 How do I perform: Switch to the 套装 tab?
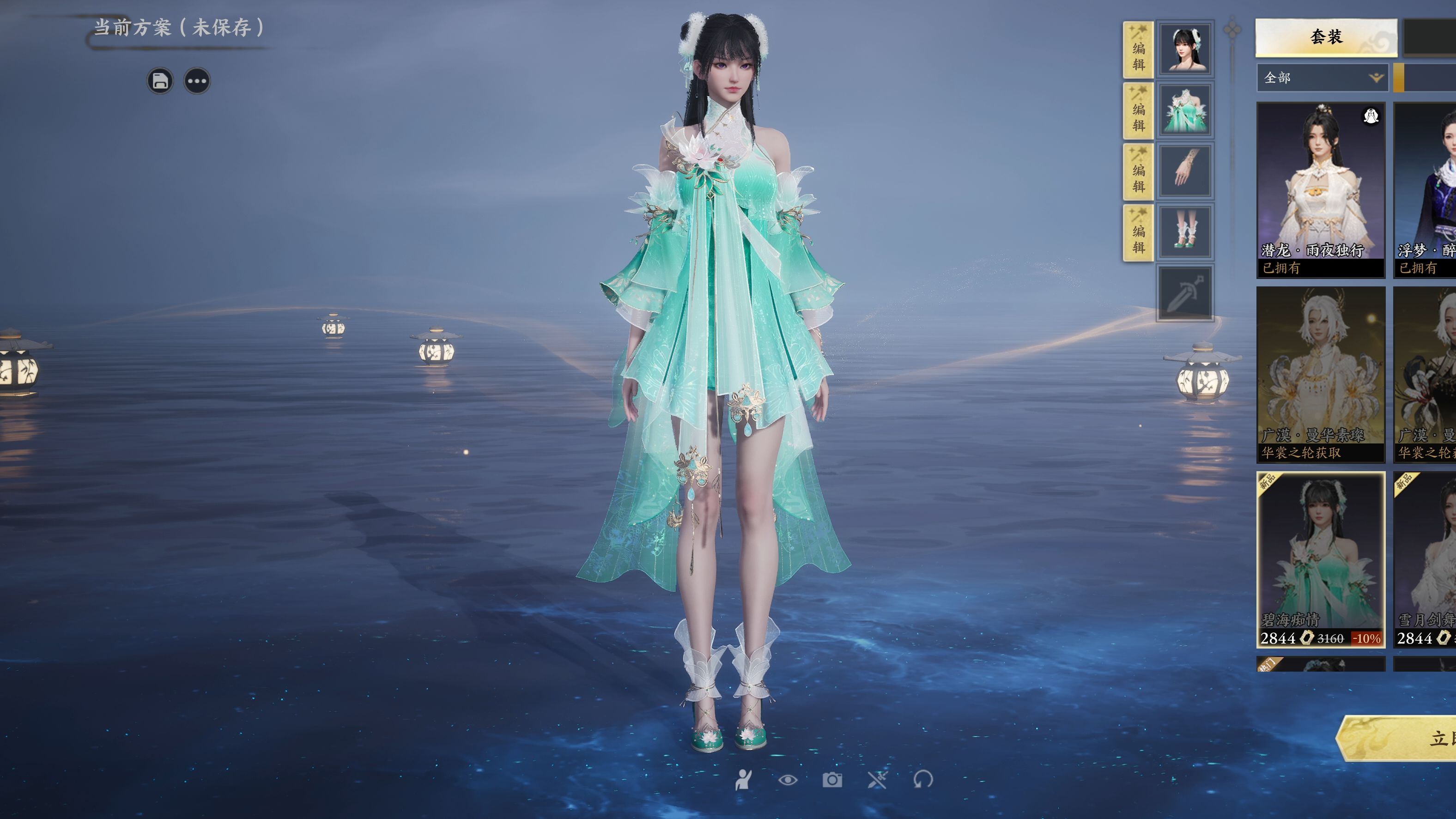[x=1325, y=38]
